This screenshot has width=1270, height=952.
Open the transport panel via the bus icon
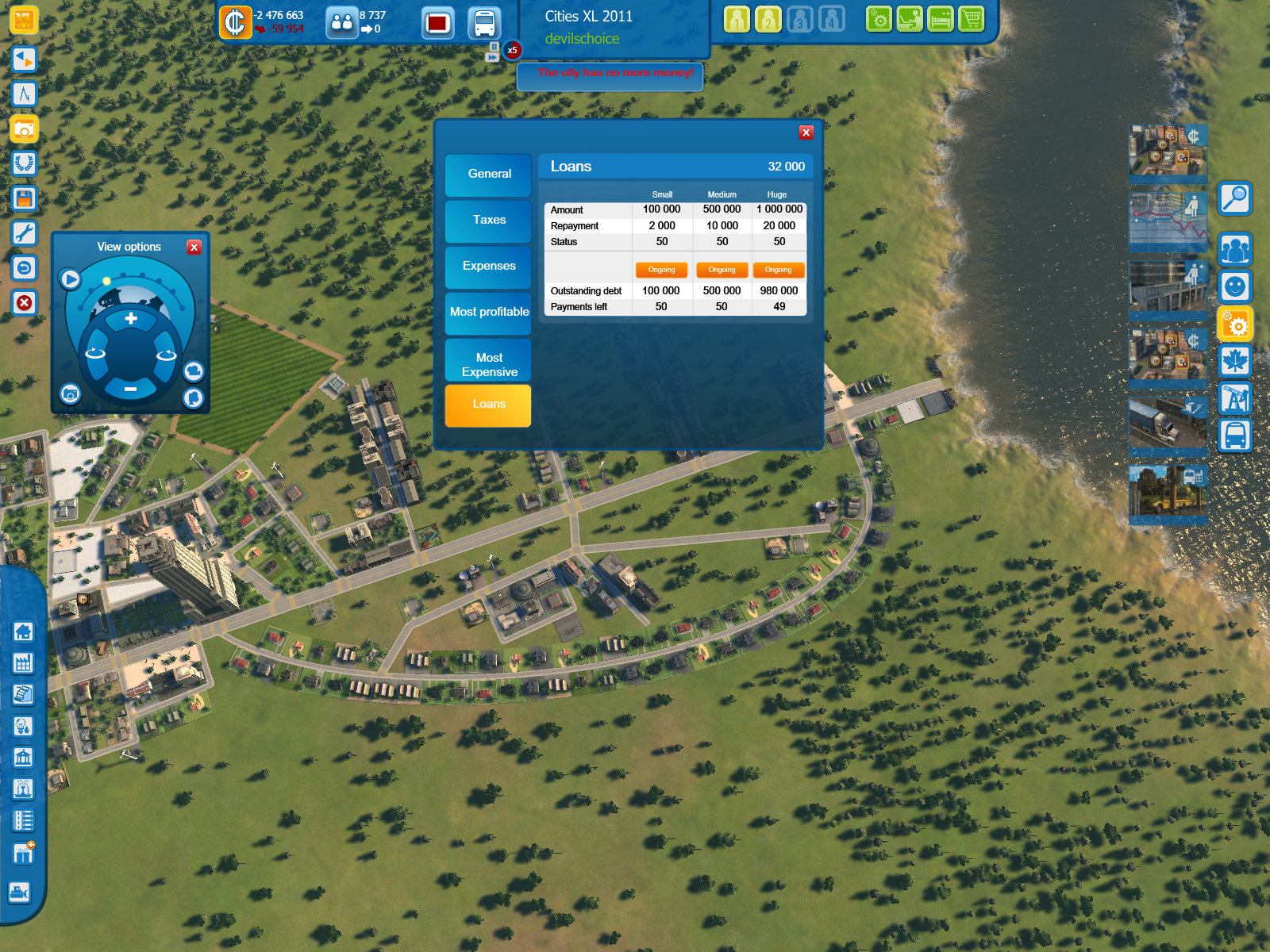pyautogui.click(x=1235, y=436)
